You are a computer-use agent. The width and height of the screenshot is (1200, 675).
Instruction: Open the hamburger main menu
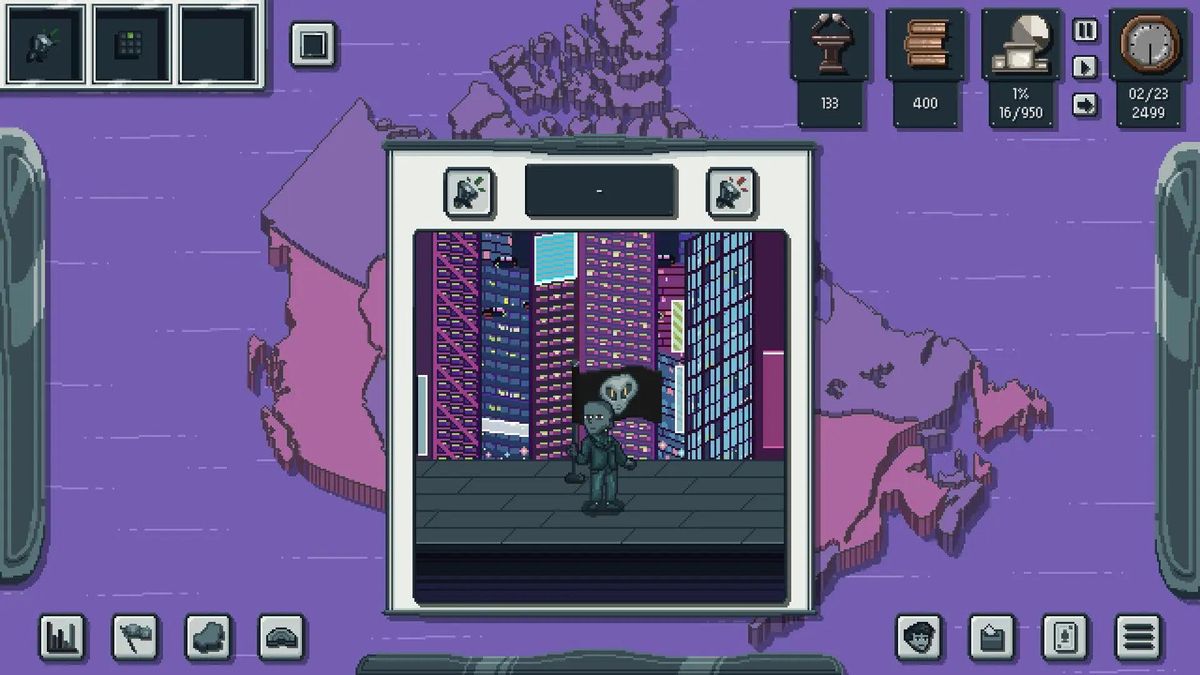coord(1138,637)
